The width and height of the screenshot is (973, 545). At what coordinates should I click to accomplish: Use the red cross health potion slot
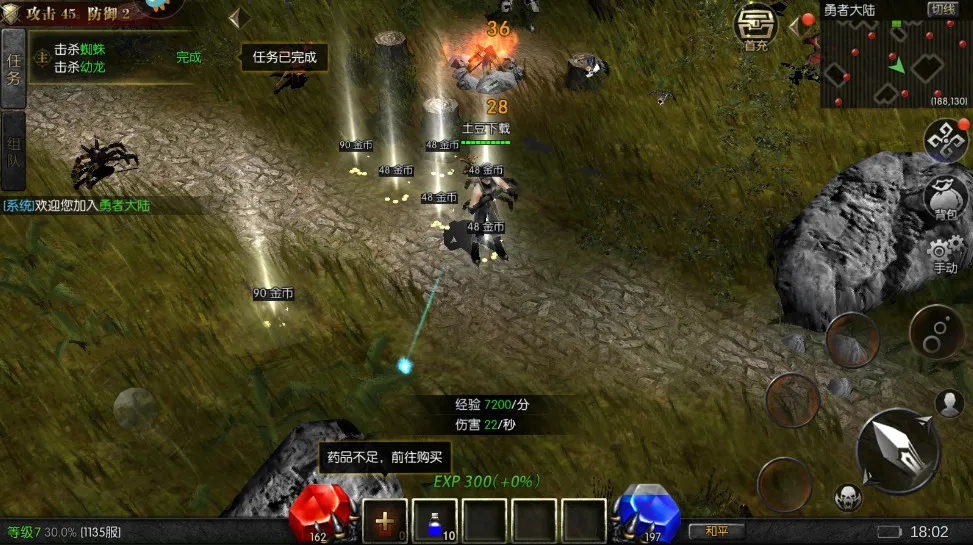[385, 520]
